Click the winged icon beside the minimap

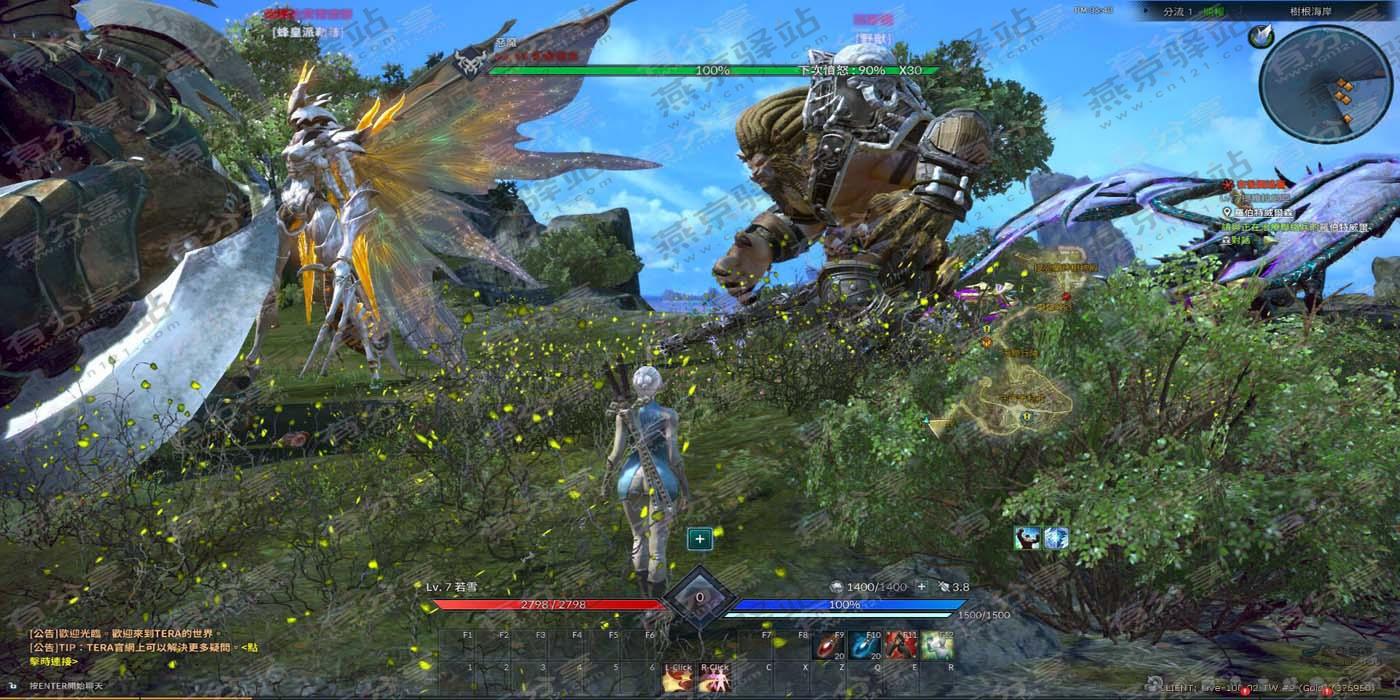(x=1260, y=37)
